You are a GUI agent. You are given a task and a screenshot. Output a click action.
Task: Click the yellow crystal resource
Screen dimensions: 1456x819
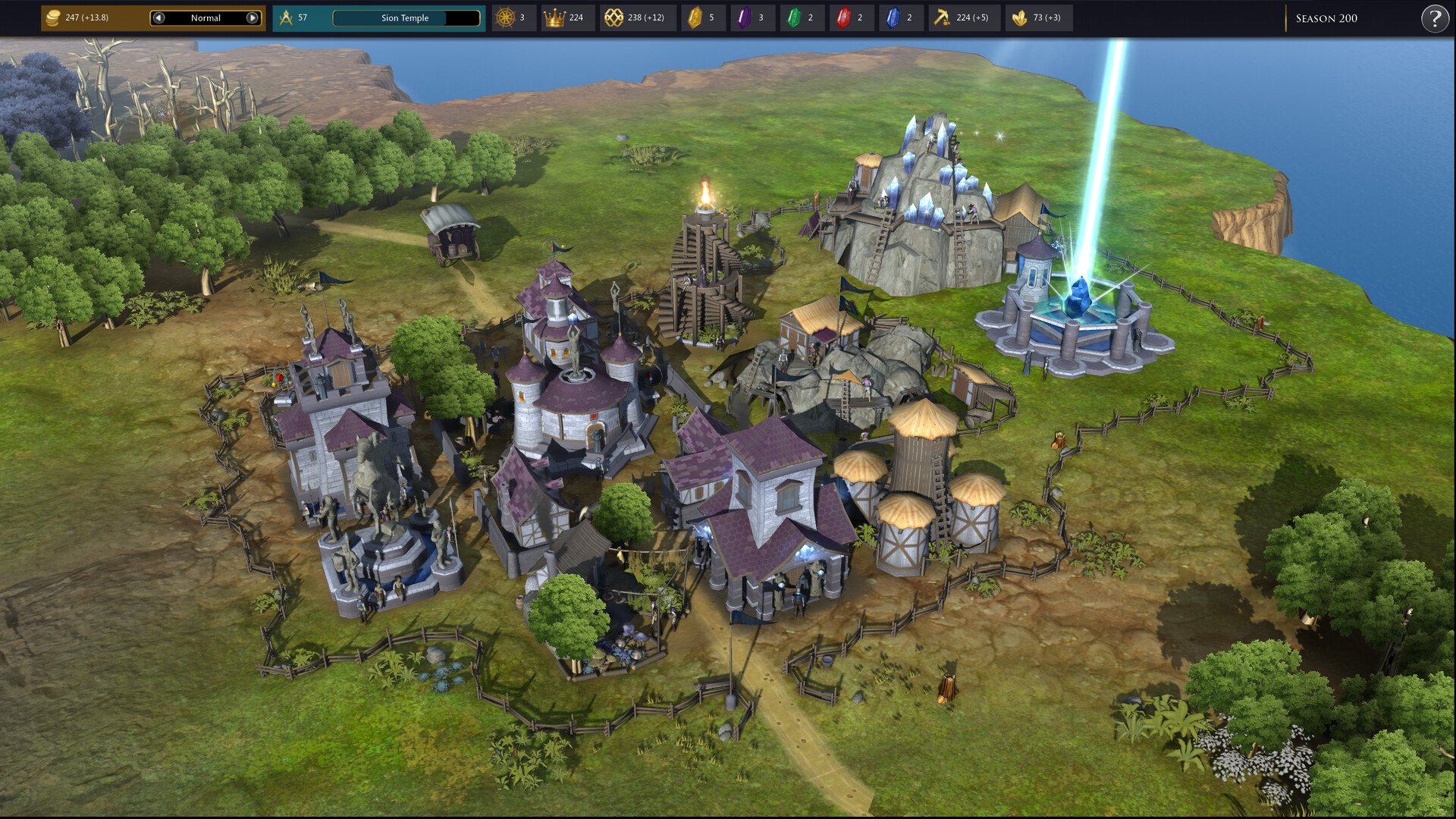[695, 17]
